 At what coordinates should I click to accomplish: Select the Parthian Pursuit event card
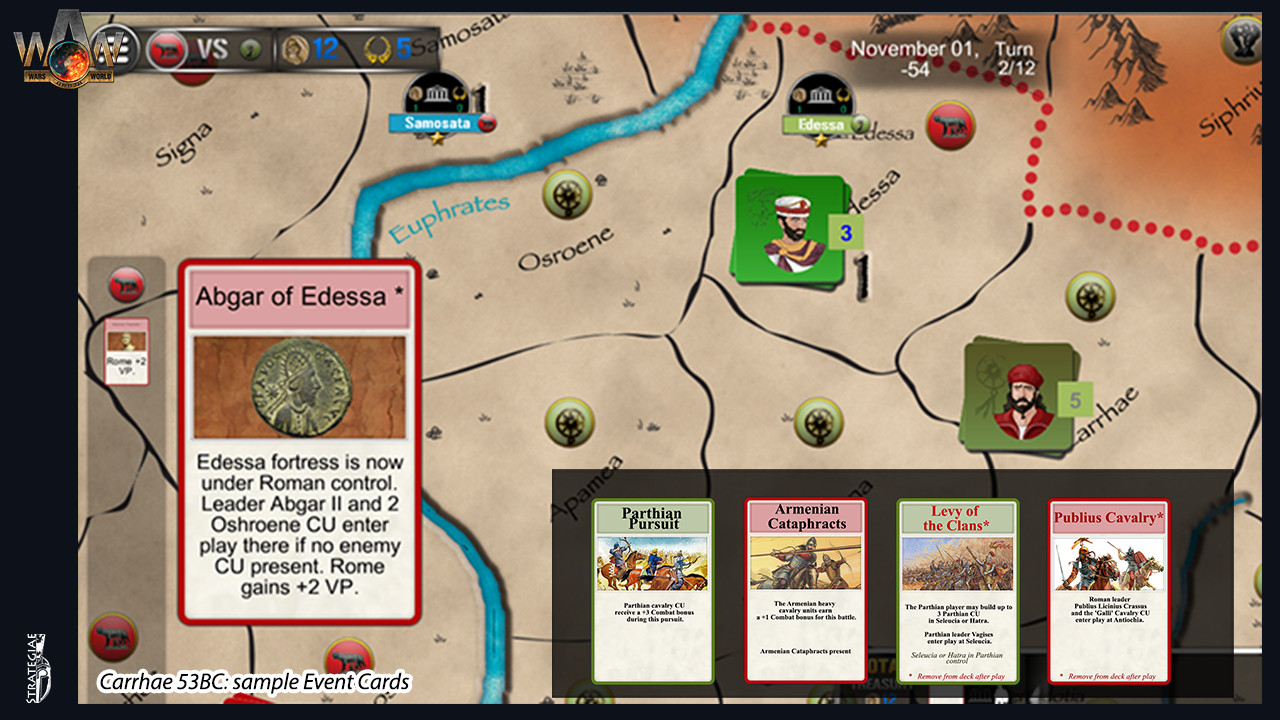[652, 590]
